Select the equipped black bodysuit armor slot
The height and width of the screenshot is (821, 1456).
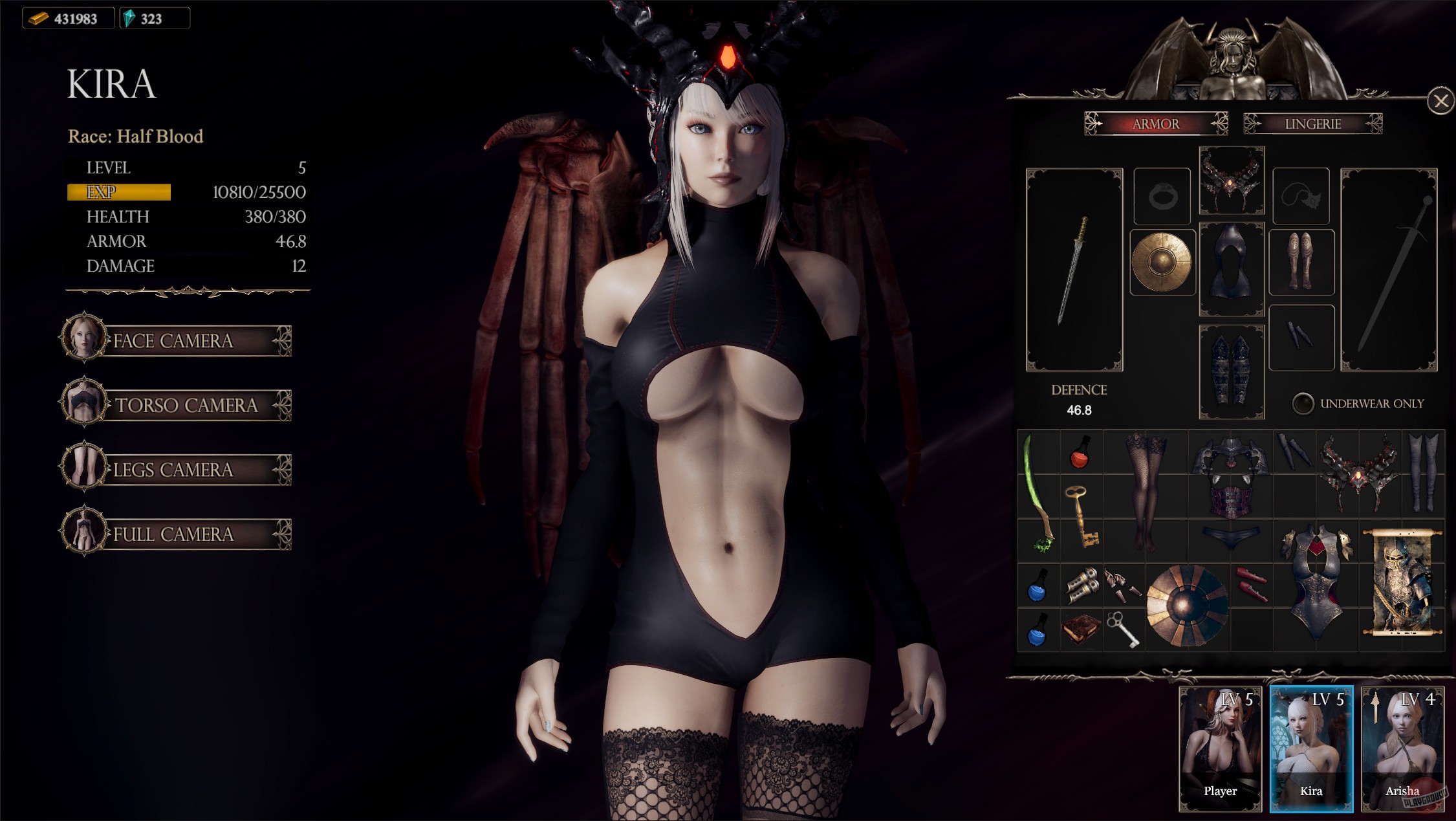(x=1232, y=268)
